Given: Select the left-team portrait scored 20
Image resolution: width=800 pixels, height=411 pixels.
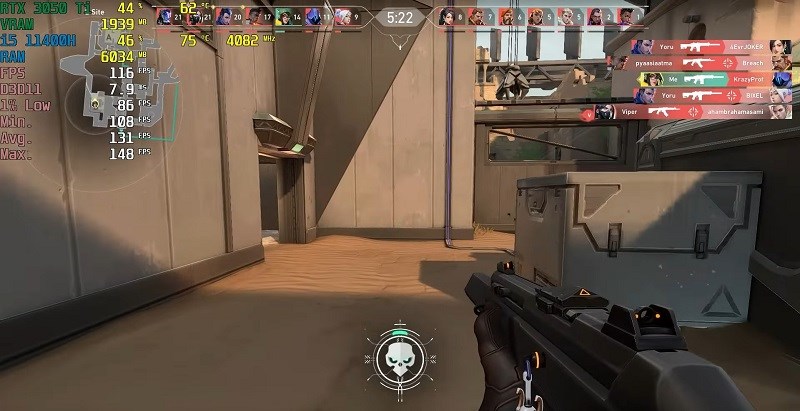Looking at the screenshot, I should [225, 16].
